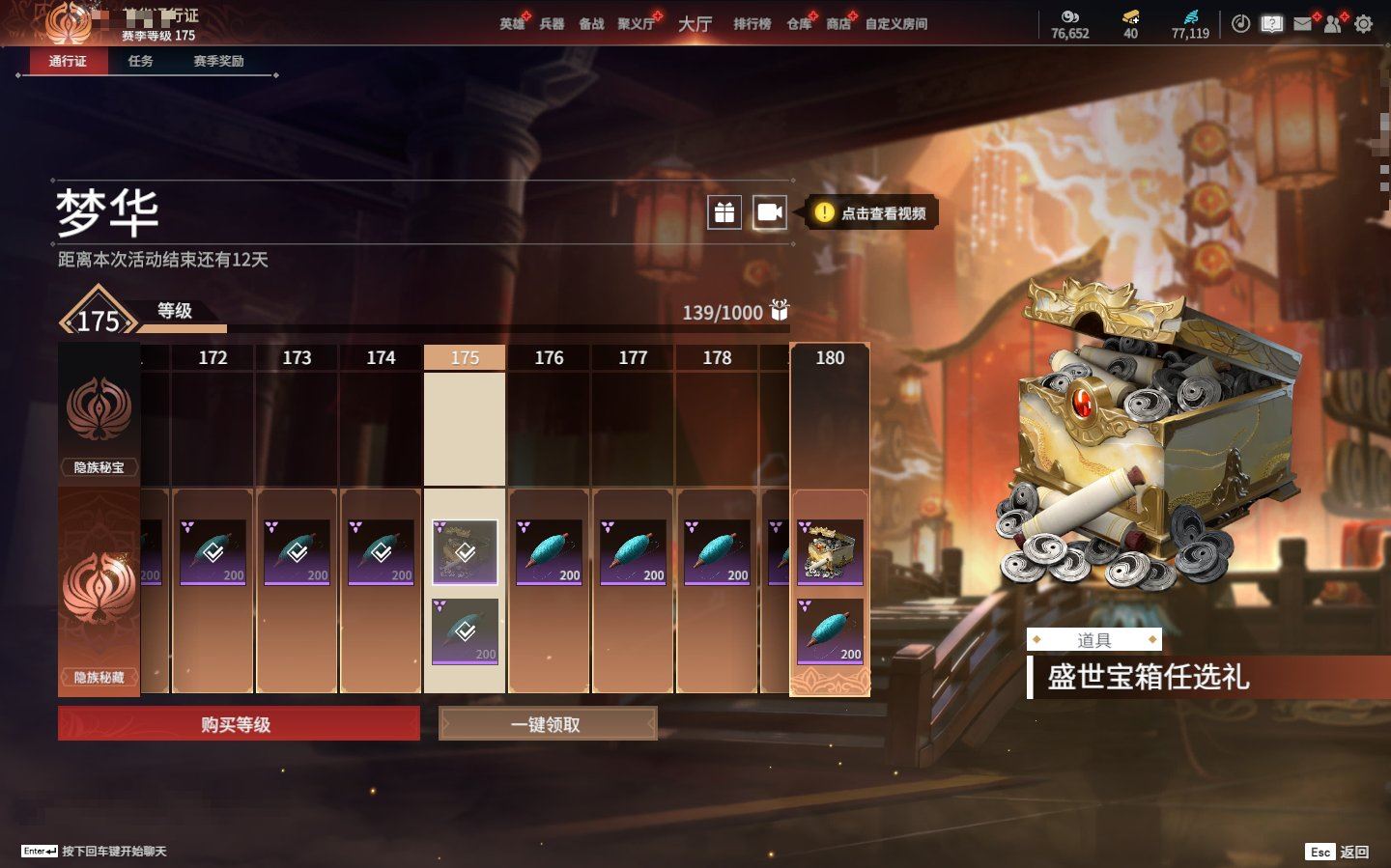Open the mail envelope icon
Viewport: 1391px width, 868px height.
(x=1302, y=24)
